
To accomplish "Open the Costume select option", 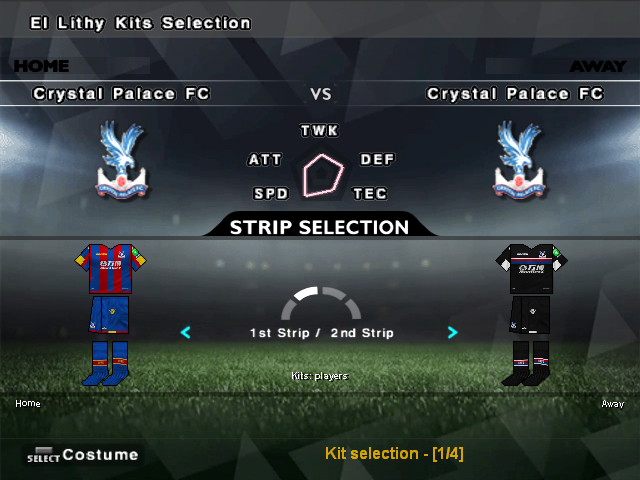I will [x=84, y=455].
